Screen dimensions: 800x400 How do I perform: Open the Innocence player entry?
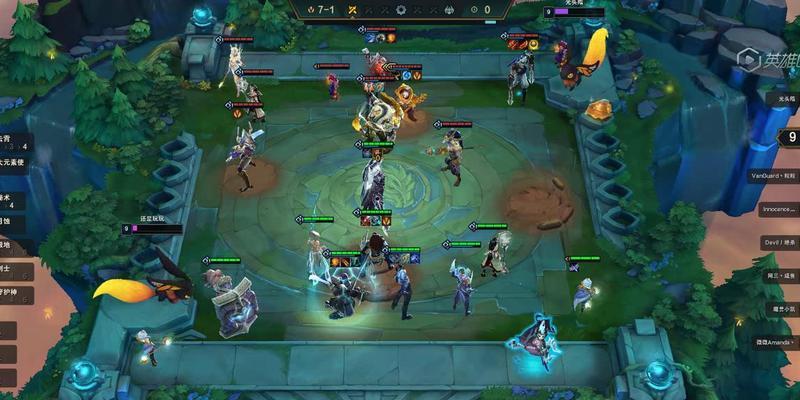779,209
